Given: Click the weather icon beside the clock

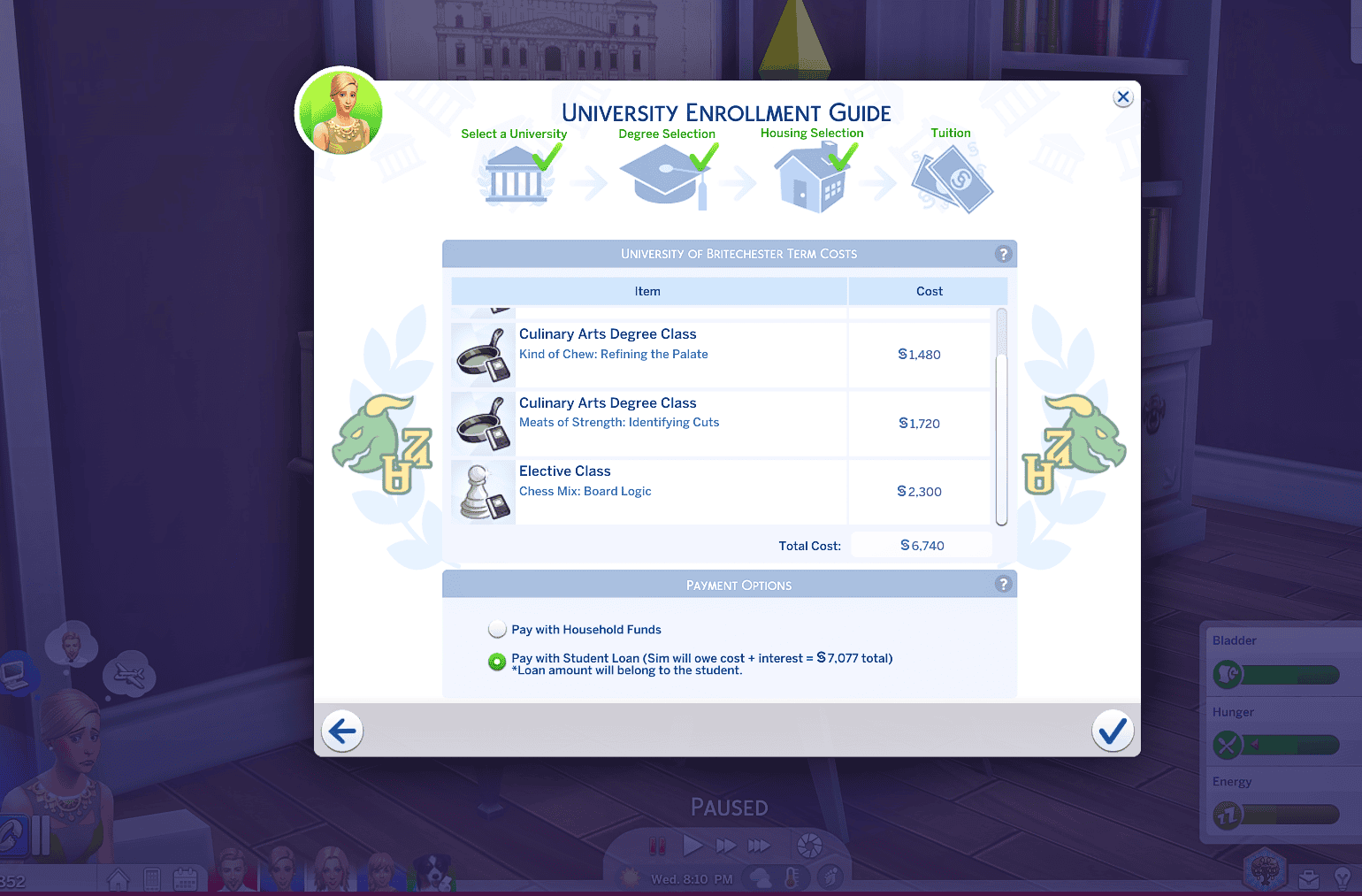Looking at the screenshot, I should point(759,878).
